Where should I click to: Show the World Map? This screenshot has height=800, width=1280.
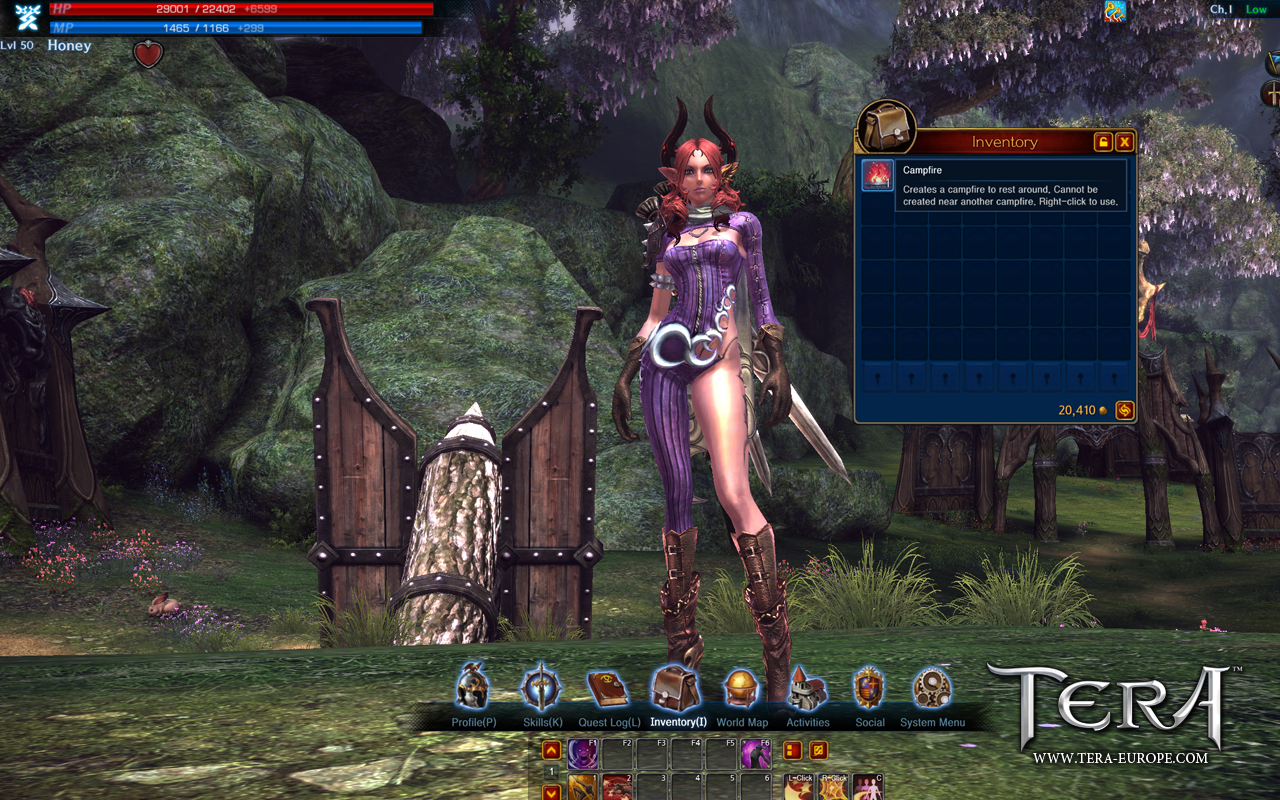coord(742,688)
